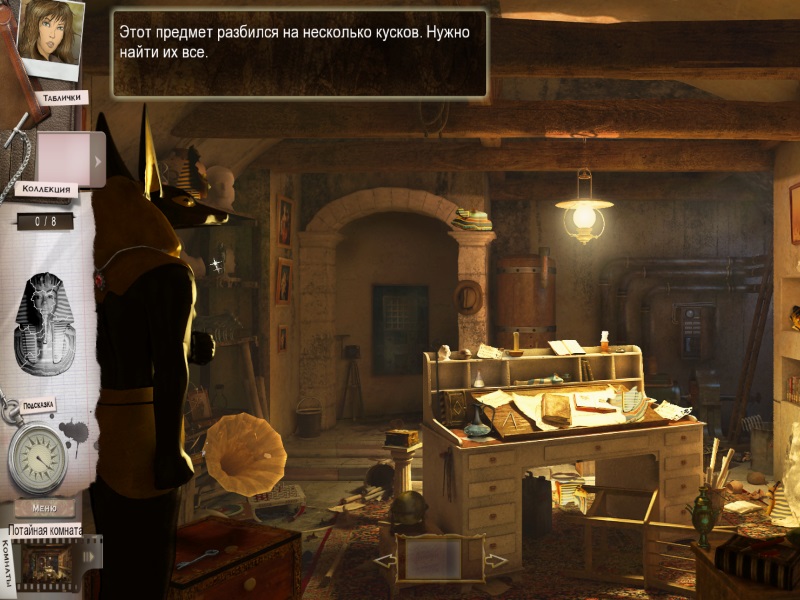Click the pharaoh mask target item
800x600 pixels.
point(43,324)
